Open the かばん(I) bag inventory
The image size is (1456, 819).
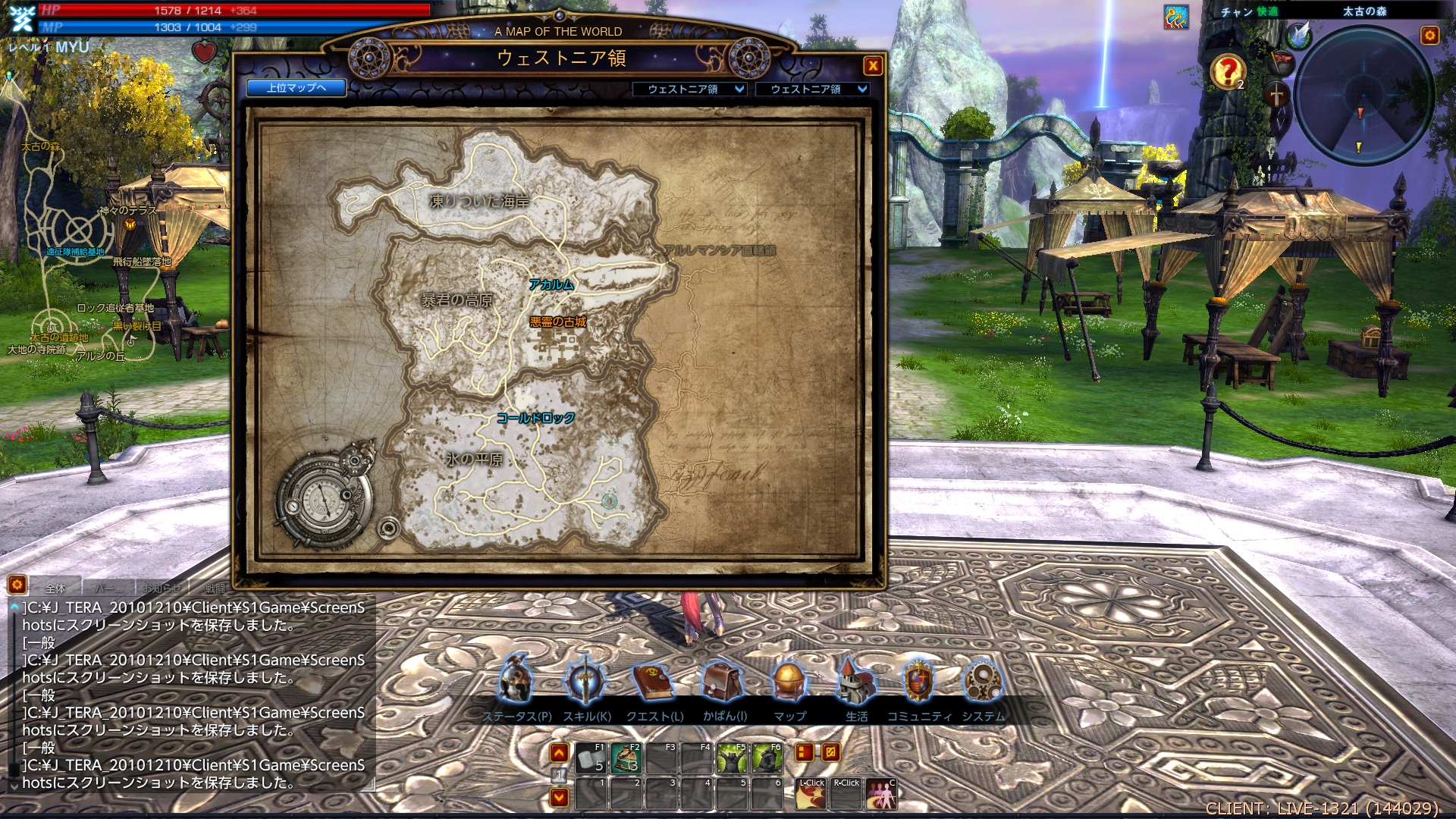coord(723,681)
